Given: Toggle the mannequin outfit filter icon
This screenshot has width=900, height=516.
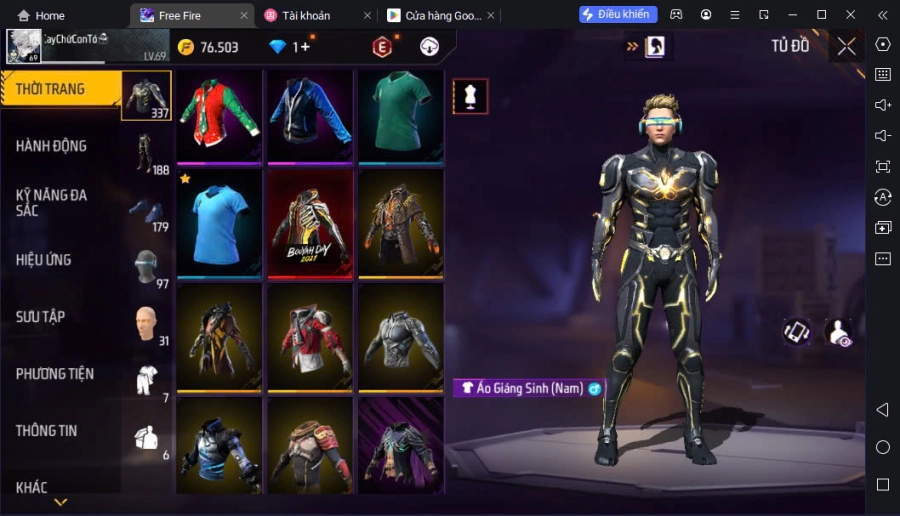Looking at the screenshot, I should [470, 96].
